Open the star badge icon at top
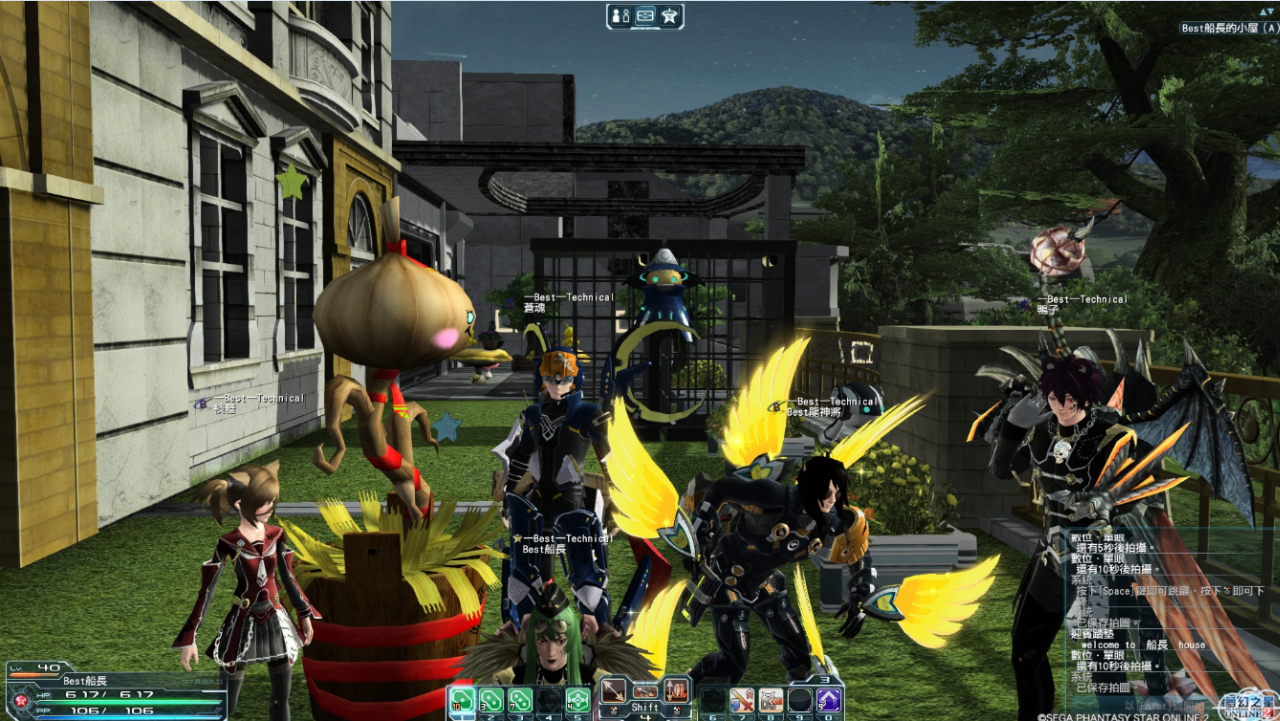 (x=670, y=16)
